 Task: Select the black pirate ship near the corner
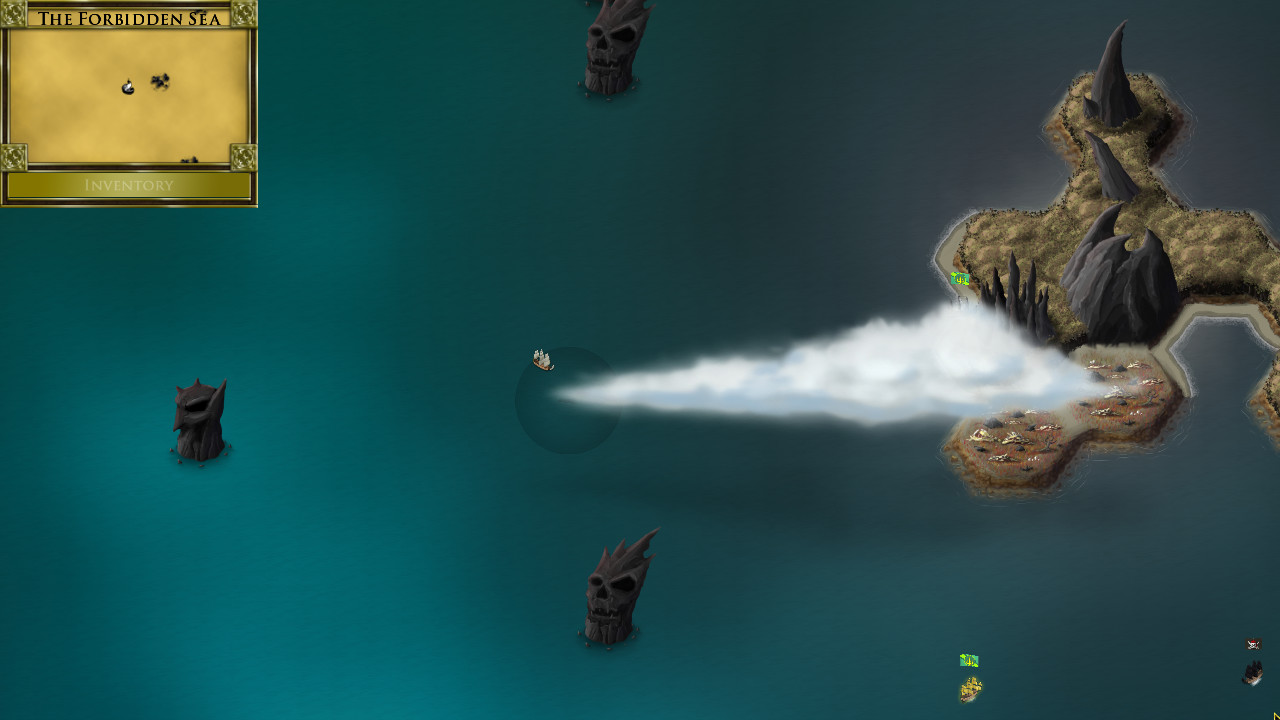coord(1253,672)
